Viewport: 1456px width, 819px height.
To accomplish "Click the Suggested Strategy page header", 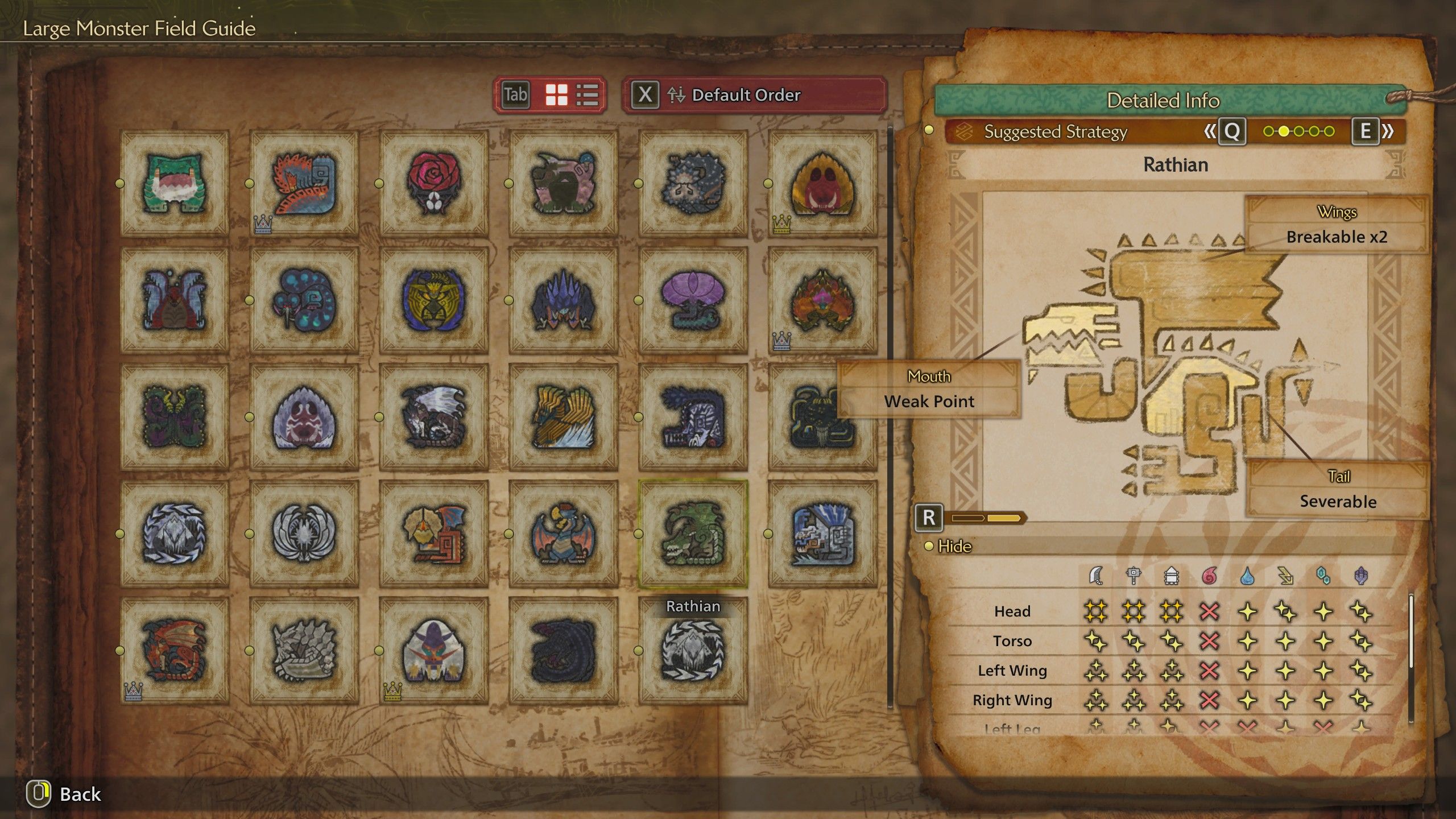I will click(x=1055, y=131).
